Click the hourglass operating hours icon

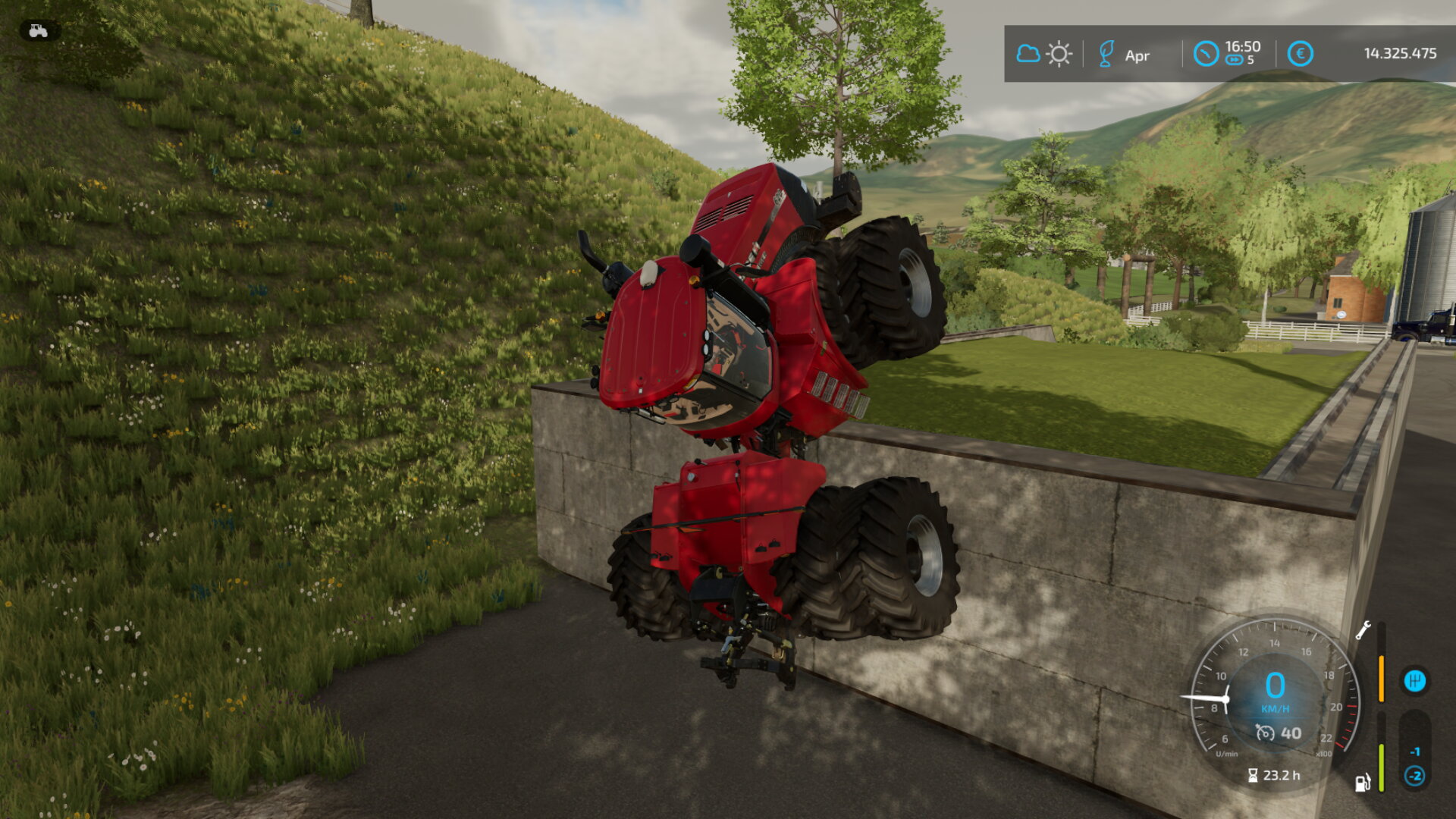point(1253,775)
